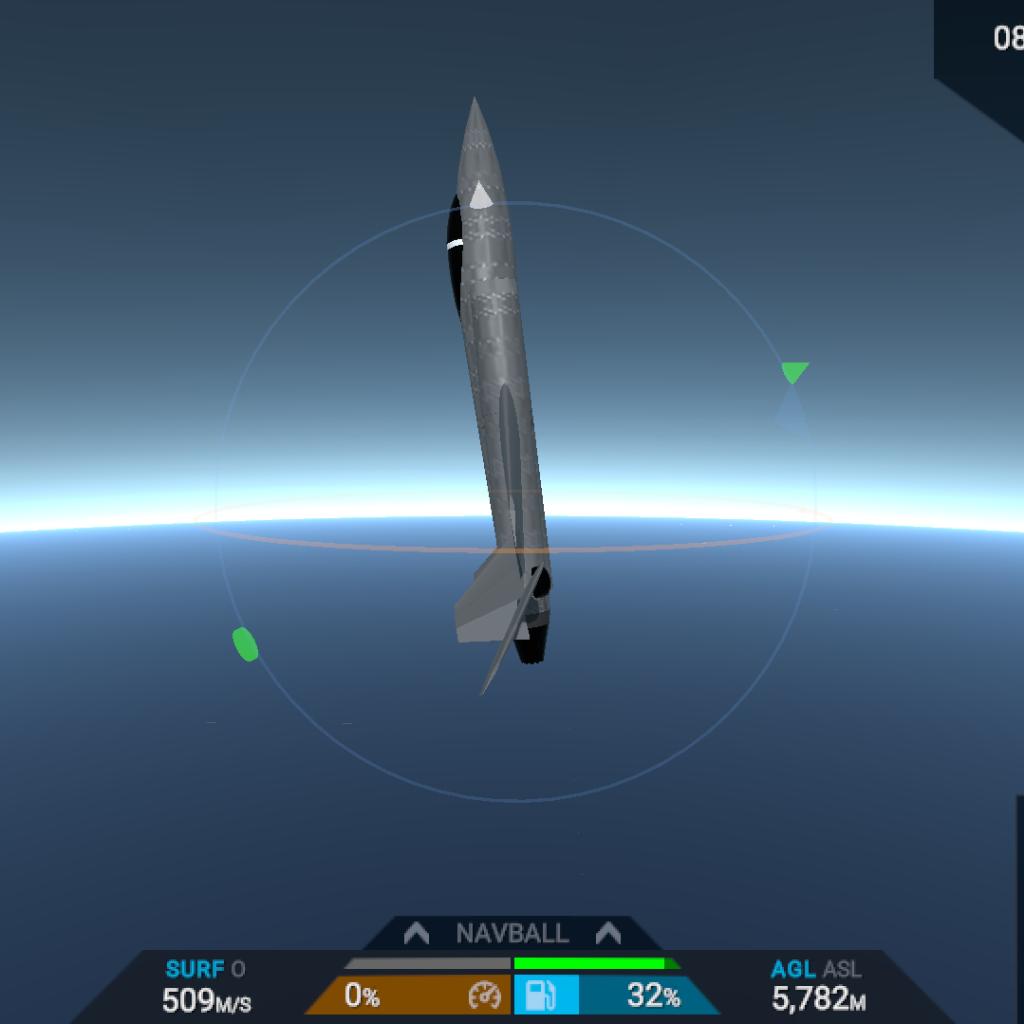Click the orange throttle gauge
Viewport: 1024px width, 1024px height.
pyautogui.click(x=408, y=996)
